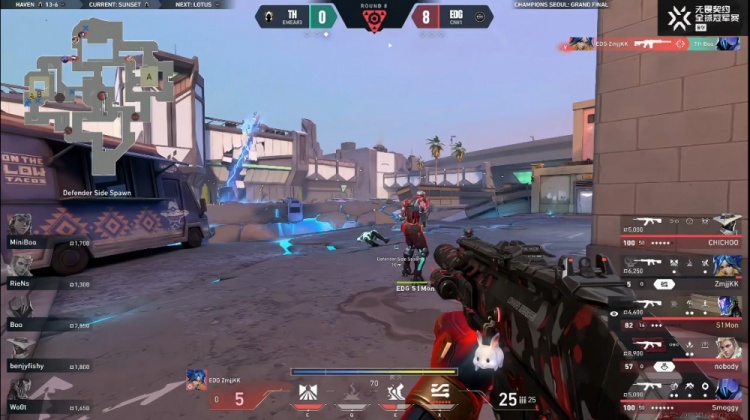750x420 pixels.
Task: Activate Jett's Tailwind dash ability icon
Action: coord(396,392)
